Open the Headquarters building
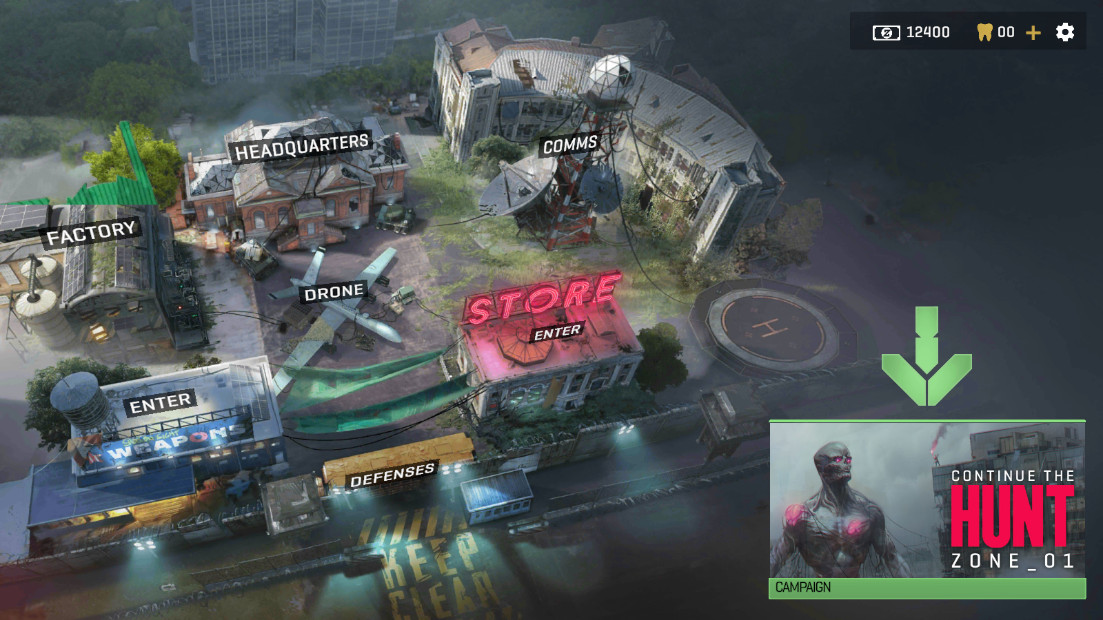 pos(301,147)
